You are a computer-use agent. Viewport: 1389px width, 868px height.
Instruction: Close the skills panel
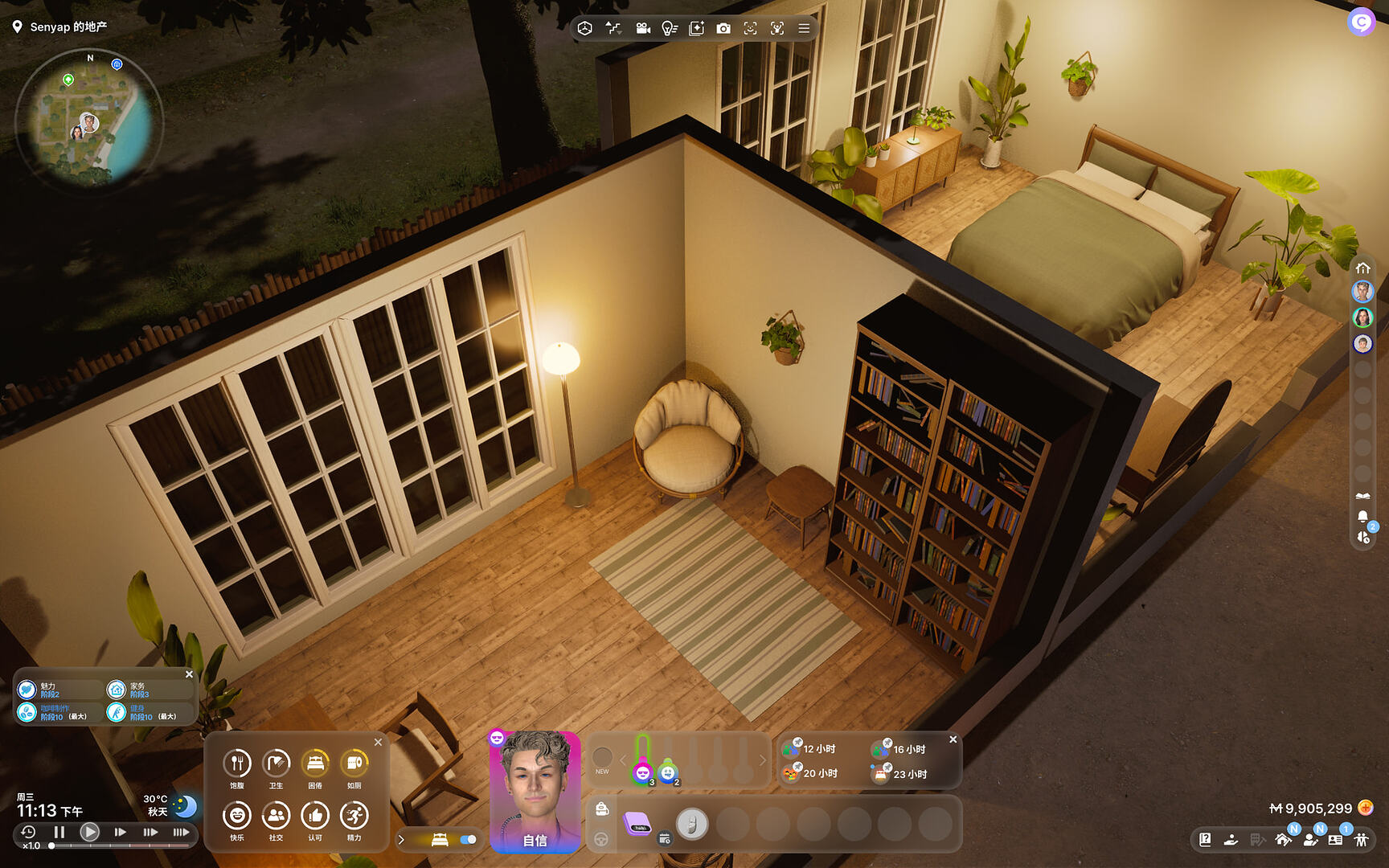189,674
